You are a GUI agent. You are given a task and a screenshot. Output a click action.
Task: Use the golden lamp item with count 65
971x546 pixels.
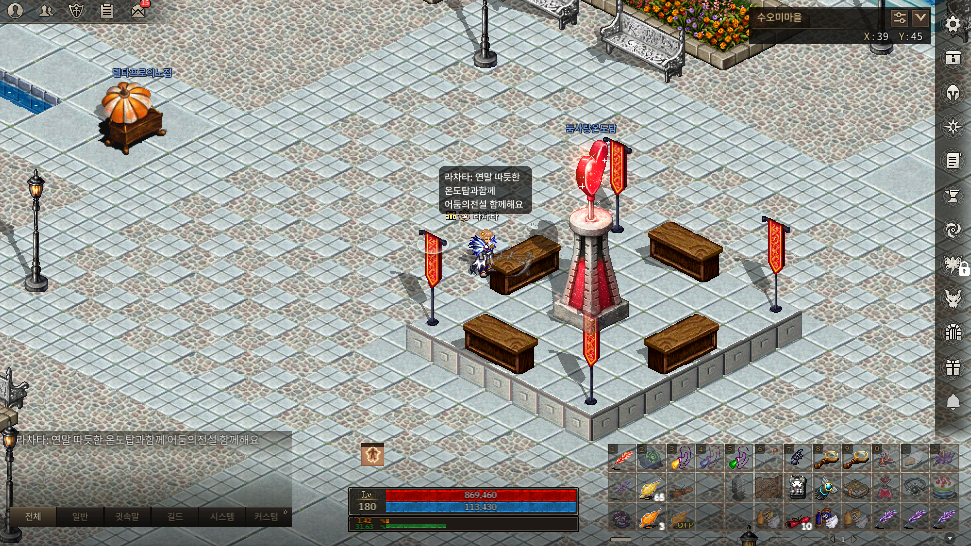point(652,489)
